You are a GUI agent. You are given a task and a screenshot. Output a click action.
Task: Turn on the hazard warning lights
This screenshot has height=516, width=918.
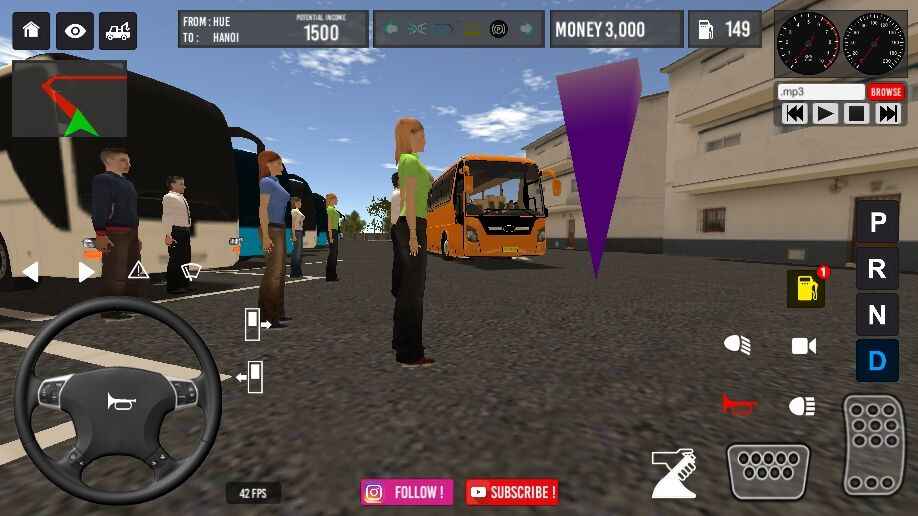tap(138, 270)
